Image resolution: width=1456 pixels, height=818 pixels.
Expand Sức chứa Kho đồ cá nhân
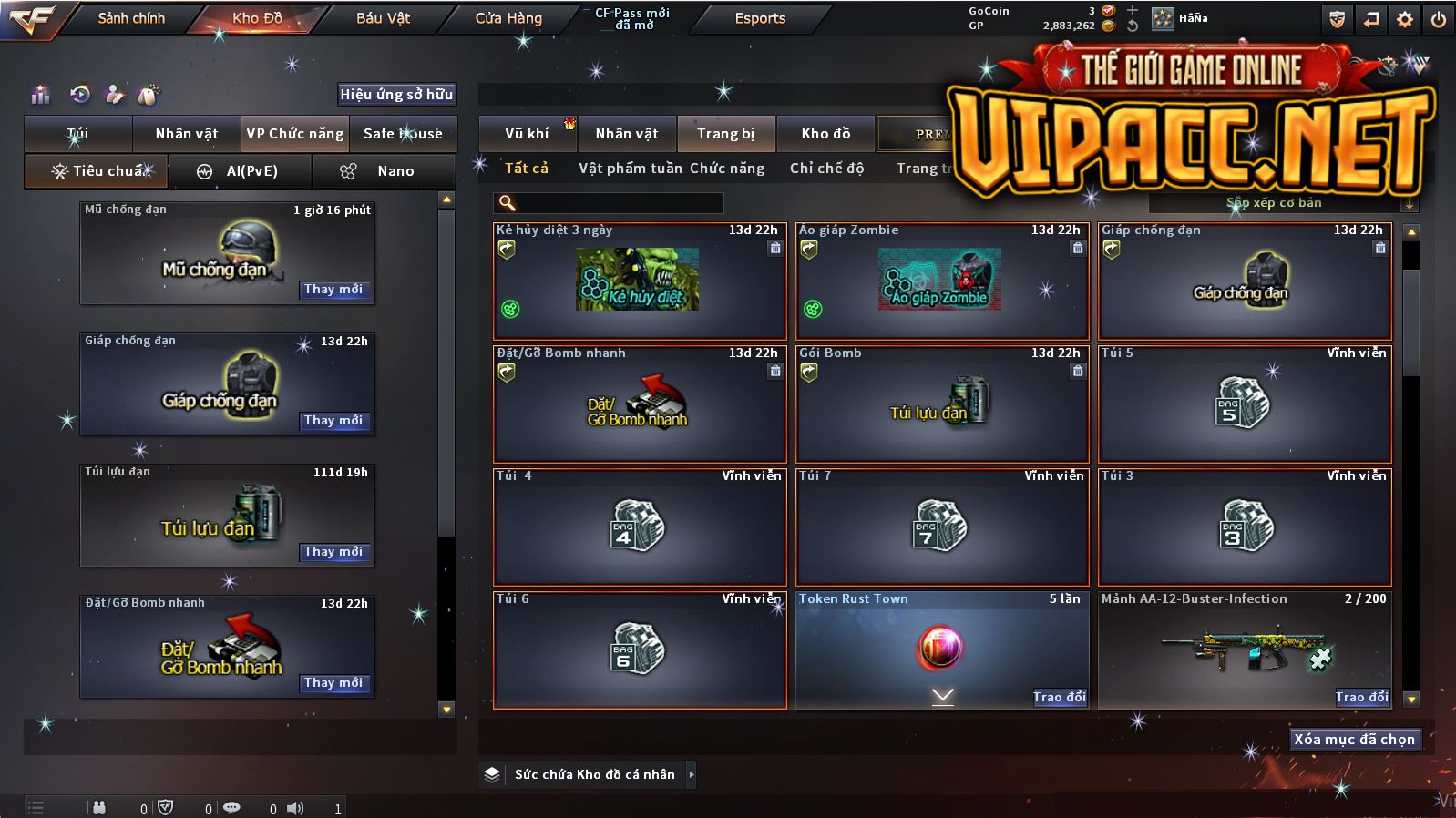[692, 774]
